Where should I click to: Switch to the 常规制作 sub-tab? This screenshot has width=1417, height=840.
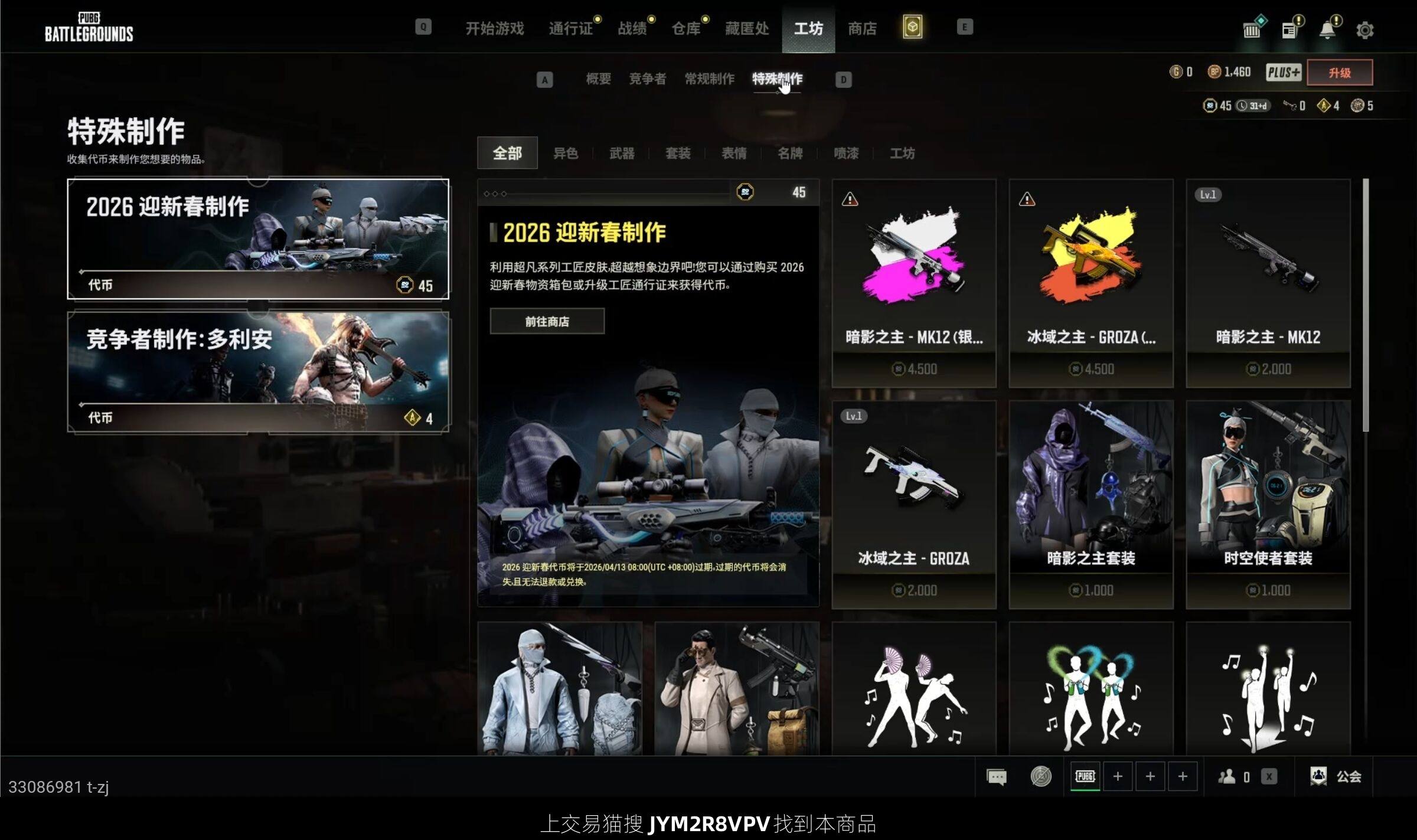pos(709,79)
